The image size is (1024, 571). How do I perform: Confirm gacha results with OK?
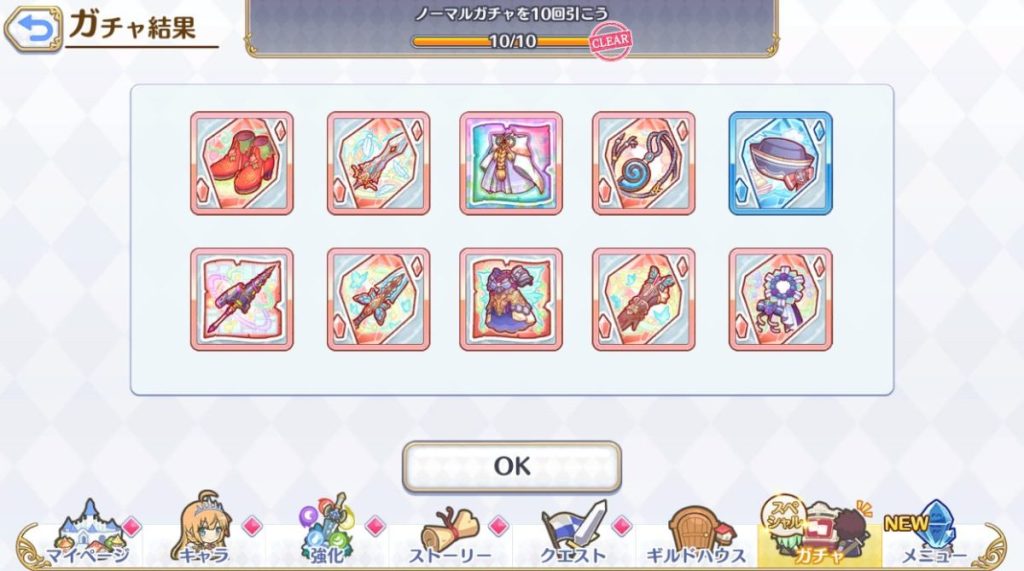click(x=511, y=466)
